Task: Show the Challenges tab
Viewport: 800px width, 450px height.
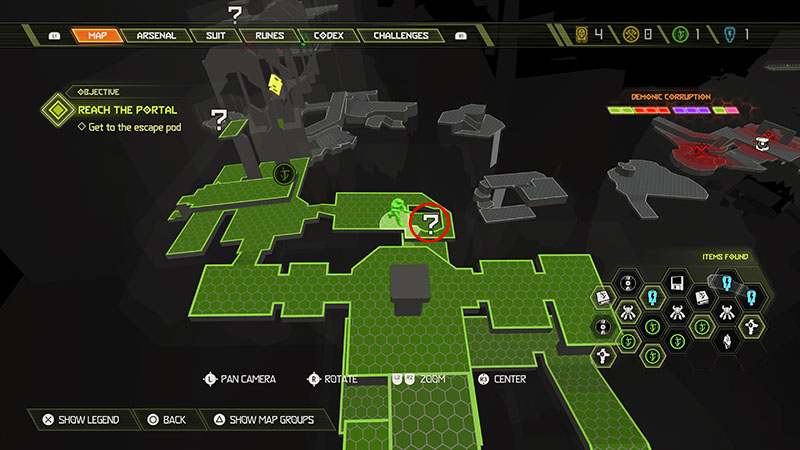Action: (x=401, y=35)
